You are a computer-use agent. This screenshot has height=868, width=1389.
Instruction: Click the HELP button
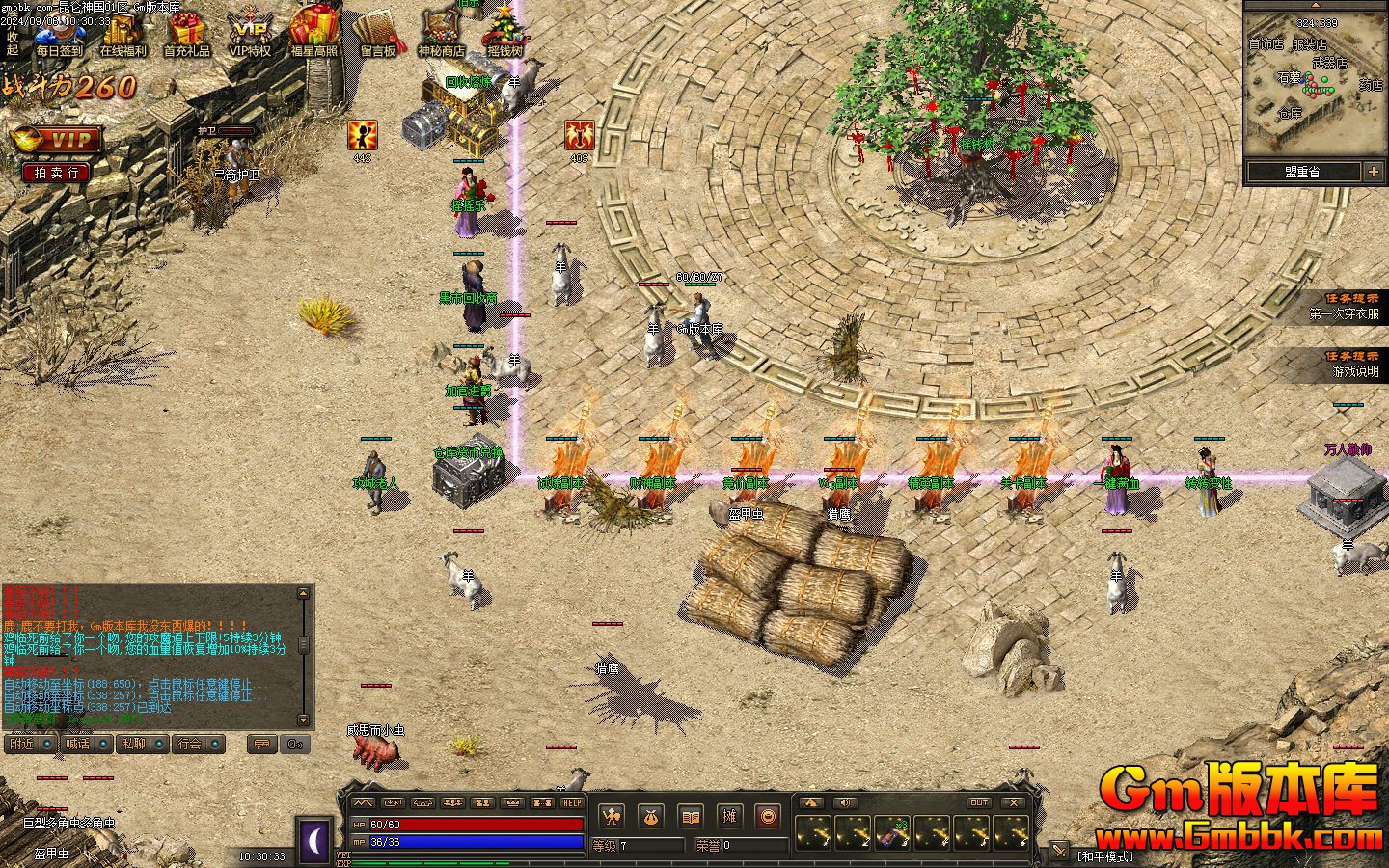572,802
